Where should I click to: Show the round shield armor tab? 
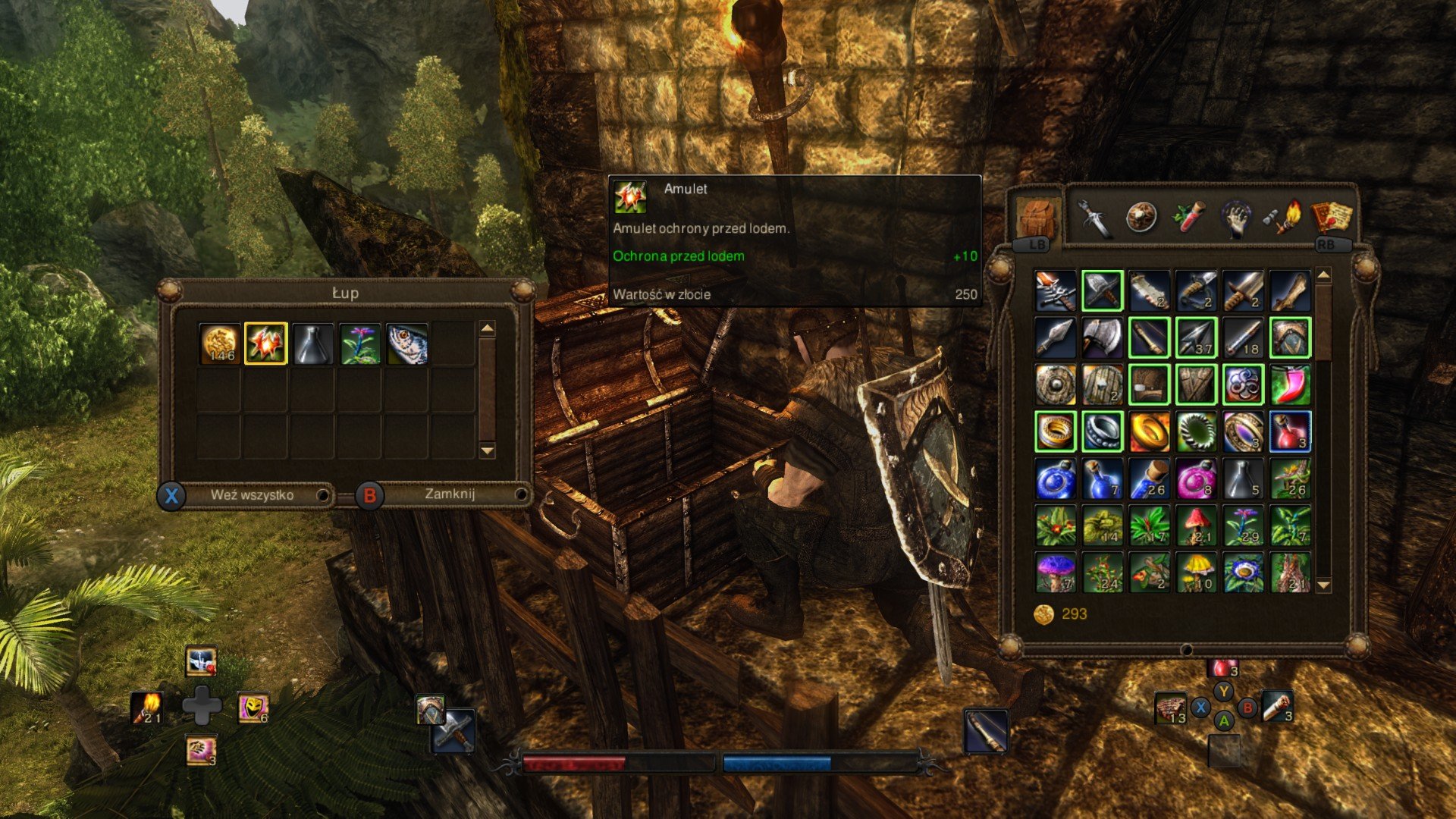coord(1141,218)
